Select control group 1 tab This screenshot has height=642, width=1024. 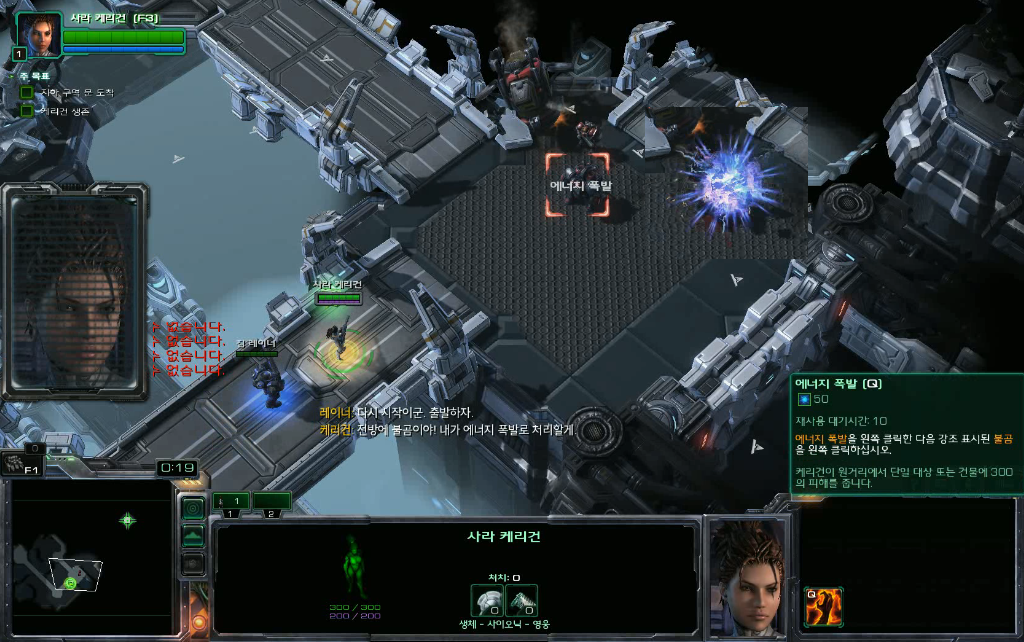tap(231, 501)
